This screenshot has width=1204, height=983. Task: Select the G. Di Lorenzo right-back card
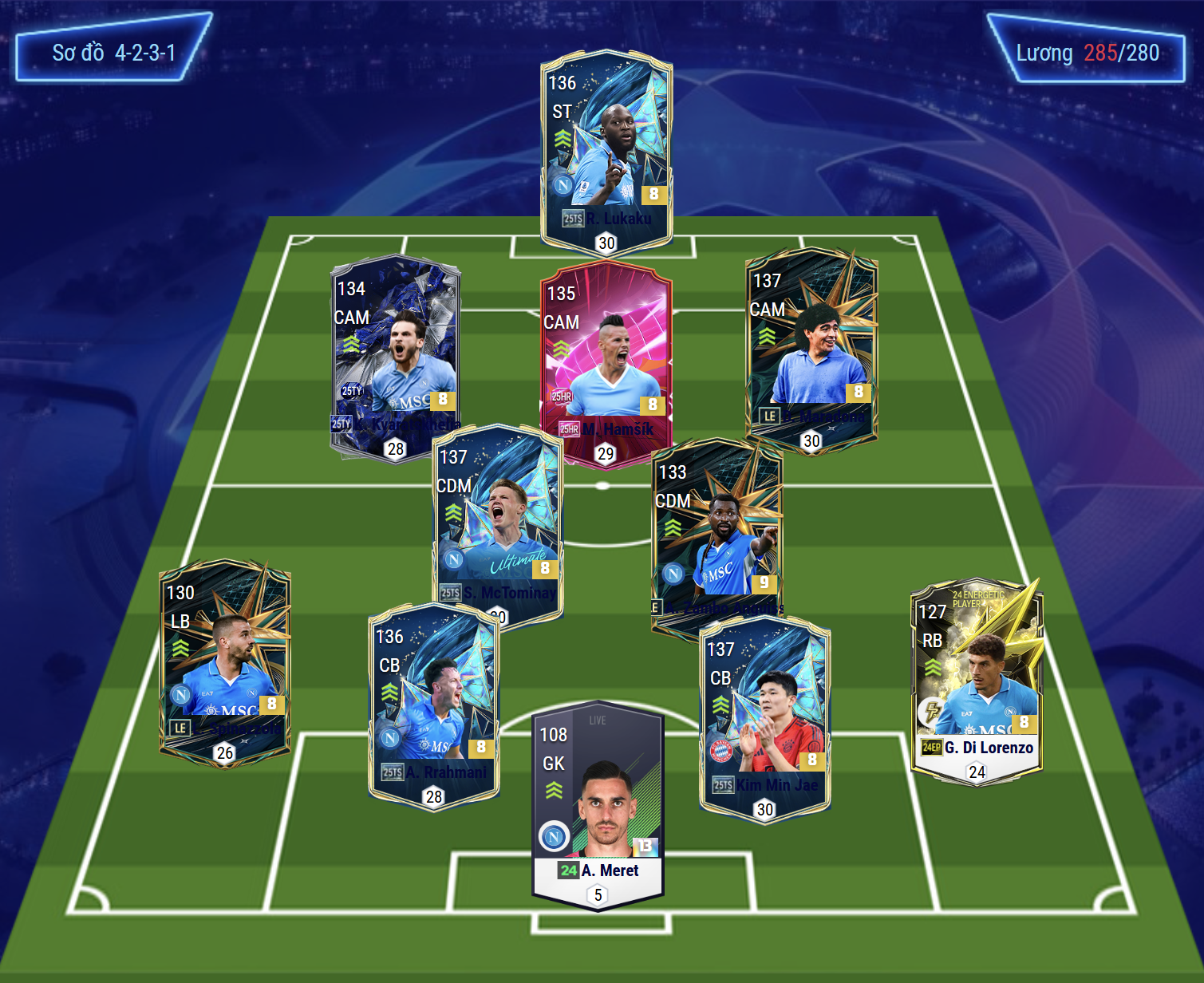click(977, 678)
